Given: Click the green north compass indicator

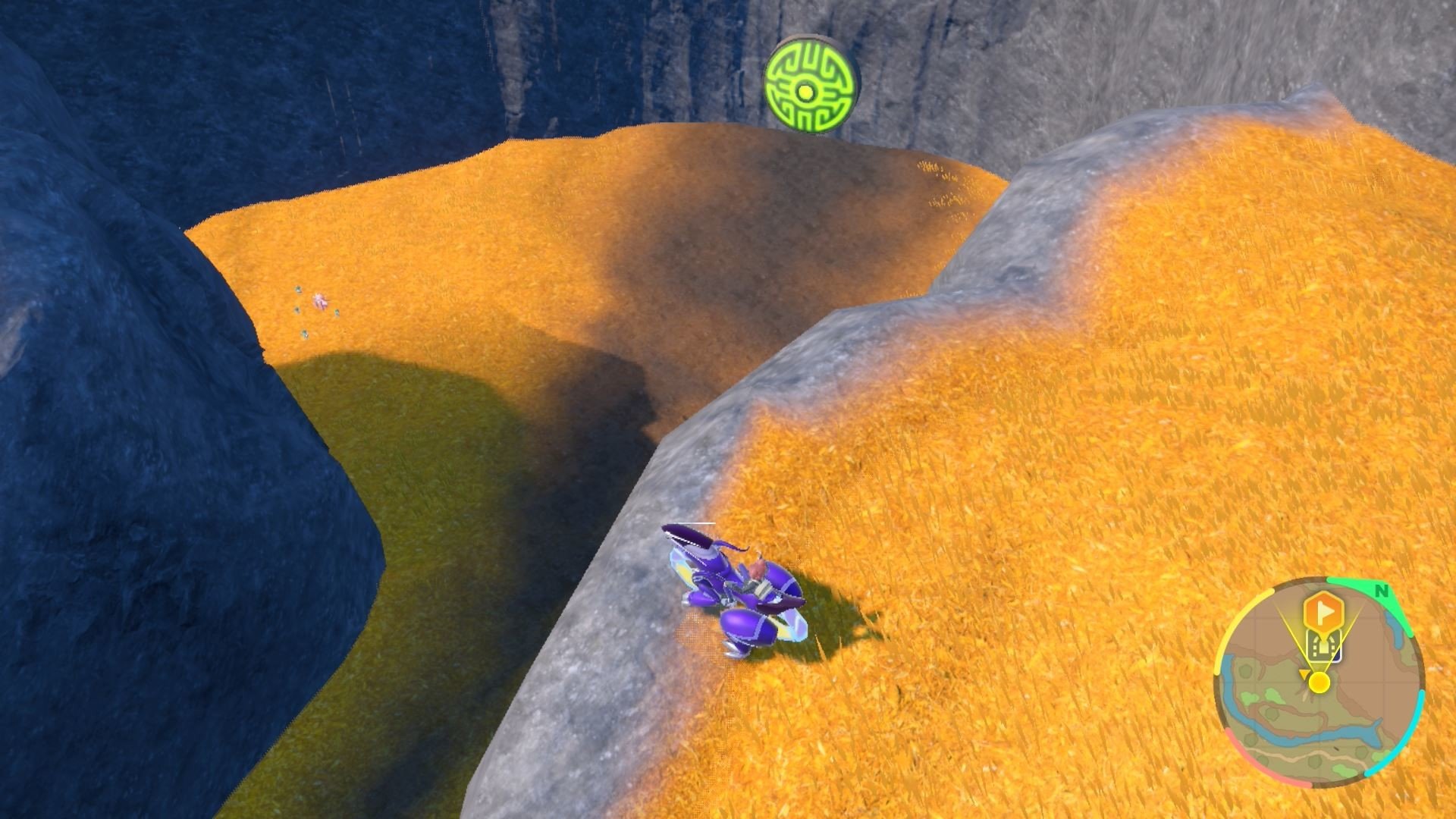Looking at the screenshot, I should point(1381,591).
